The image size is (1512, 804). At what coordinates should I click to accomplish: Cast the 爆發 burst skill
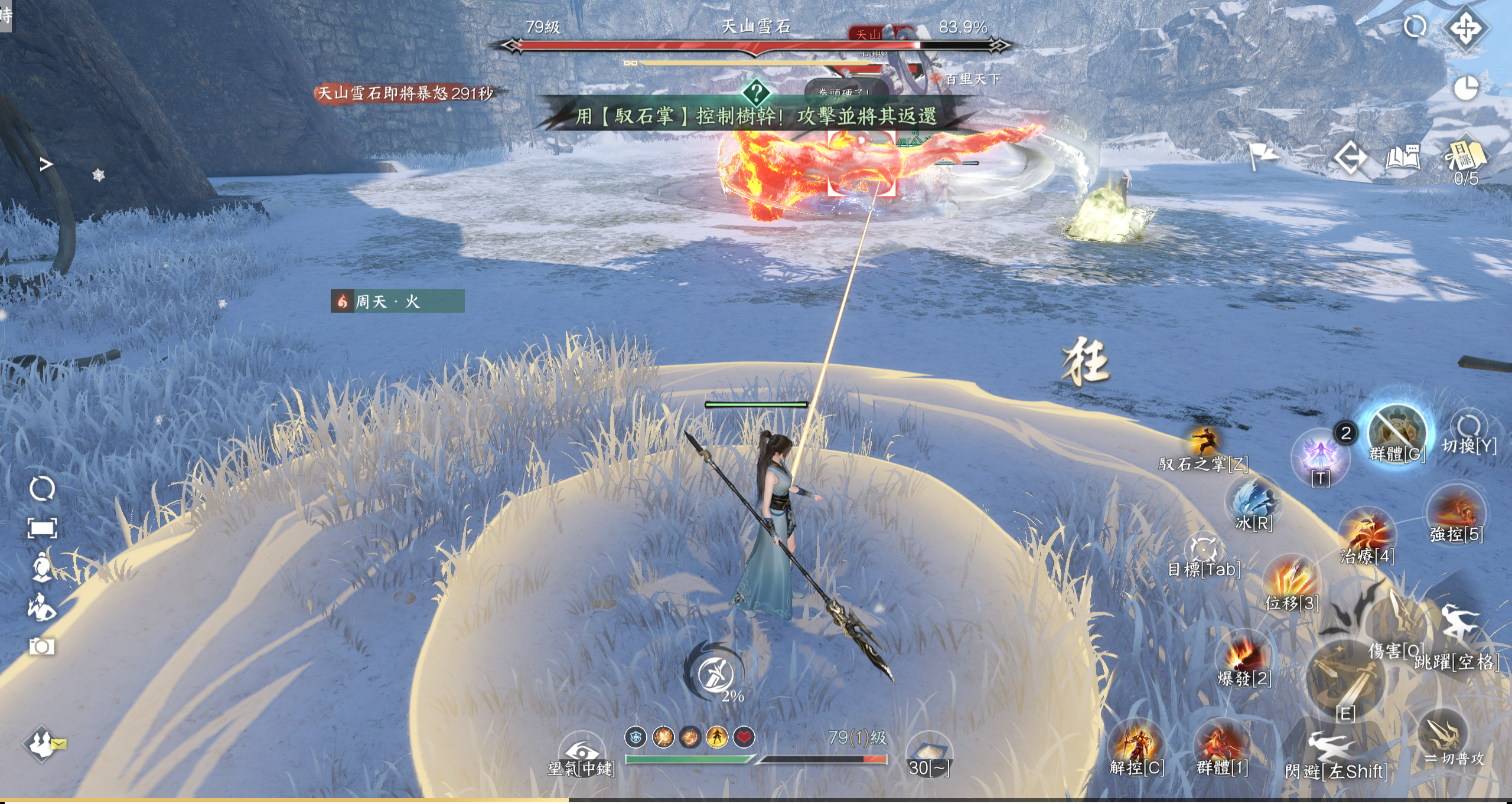[1244, 656]
